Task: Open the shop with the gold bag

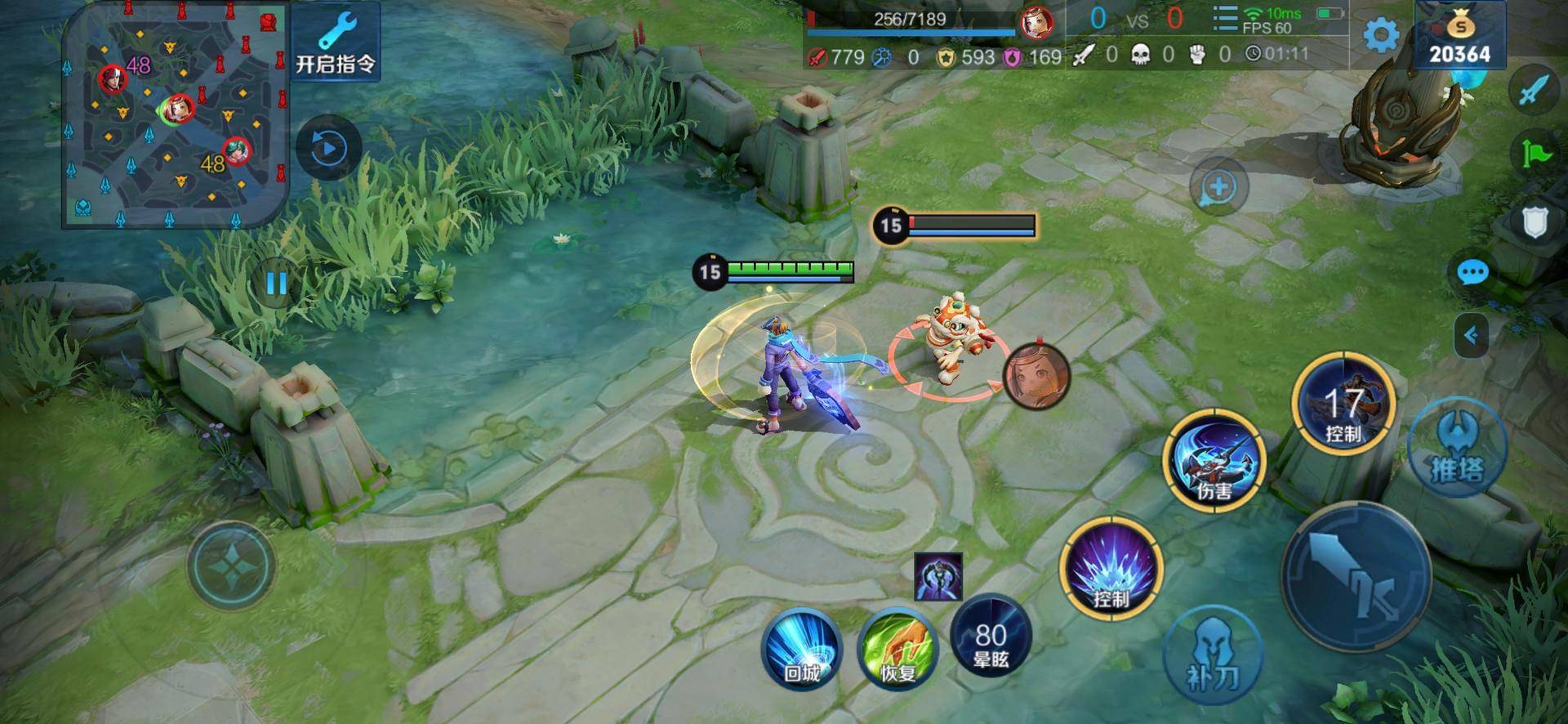Action: (x=1459, y=36)
